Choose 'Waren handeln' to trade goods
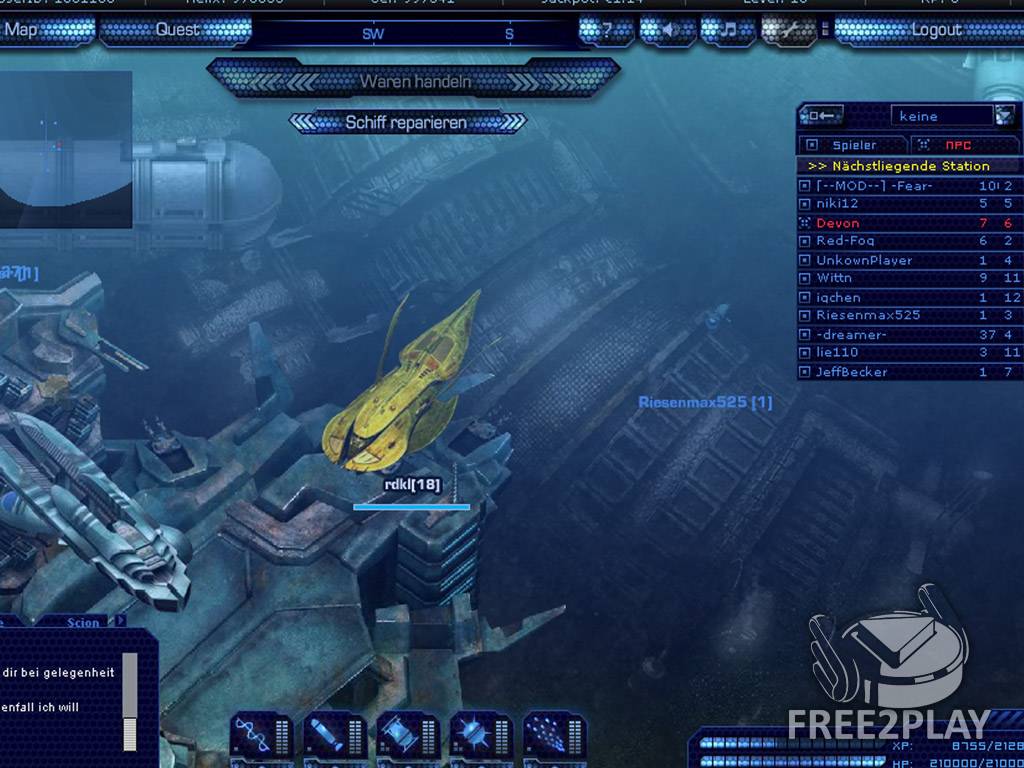The image size is (1024, 768). tap(414, 81)
